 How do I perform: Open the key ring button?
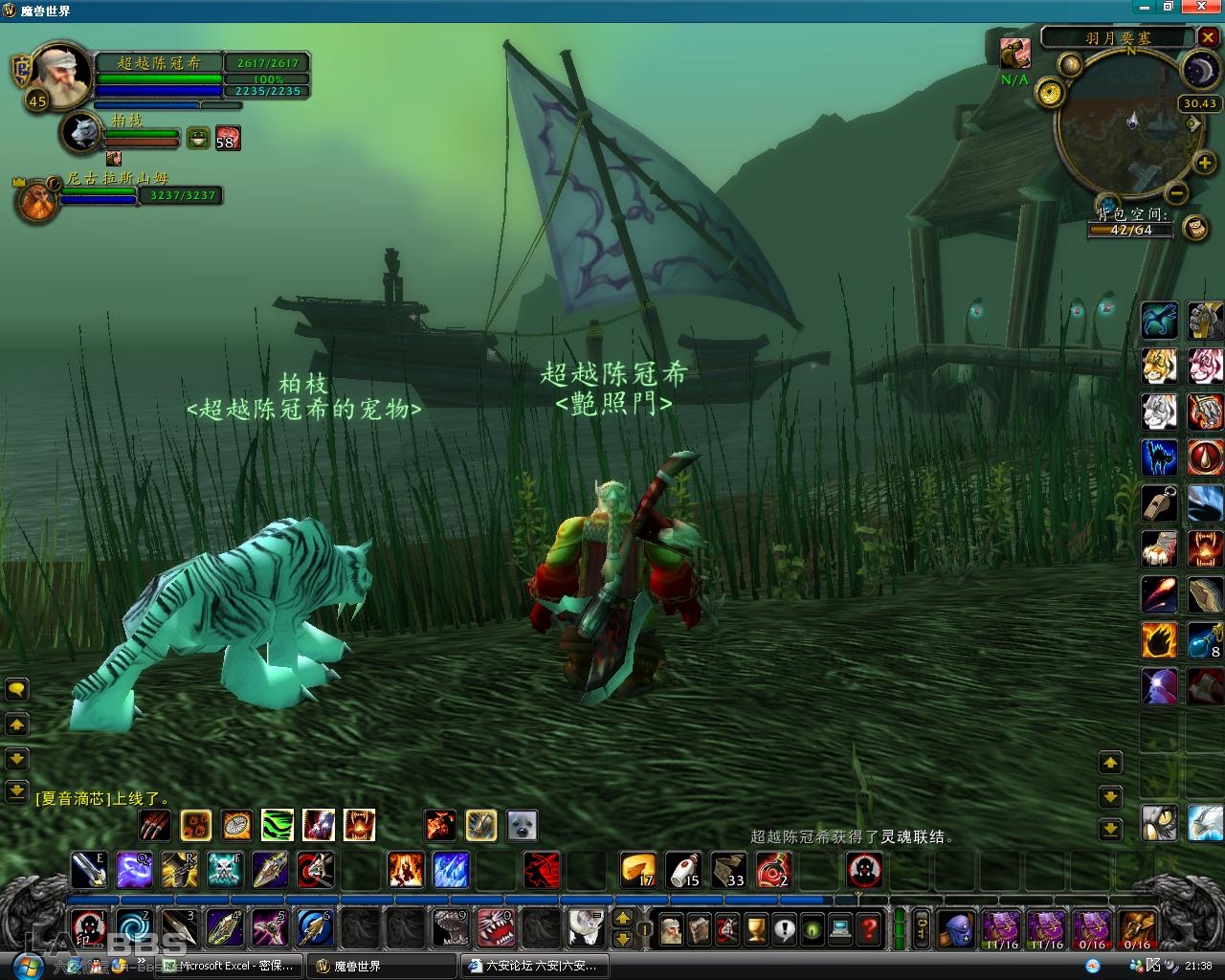[x=922, y=928]
